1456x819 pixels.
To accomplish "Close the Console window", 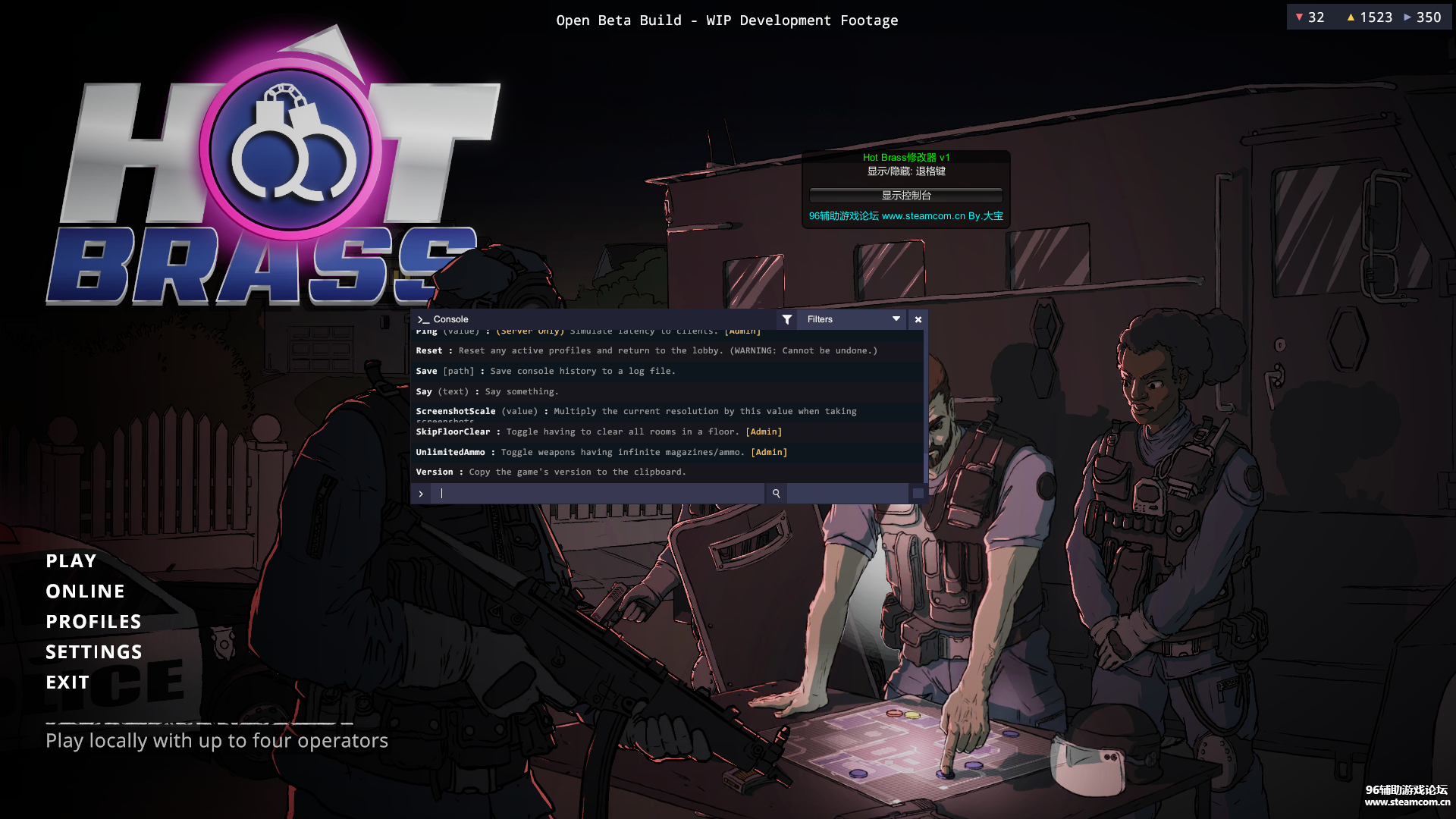I will 918,319.
